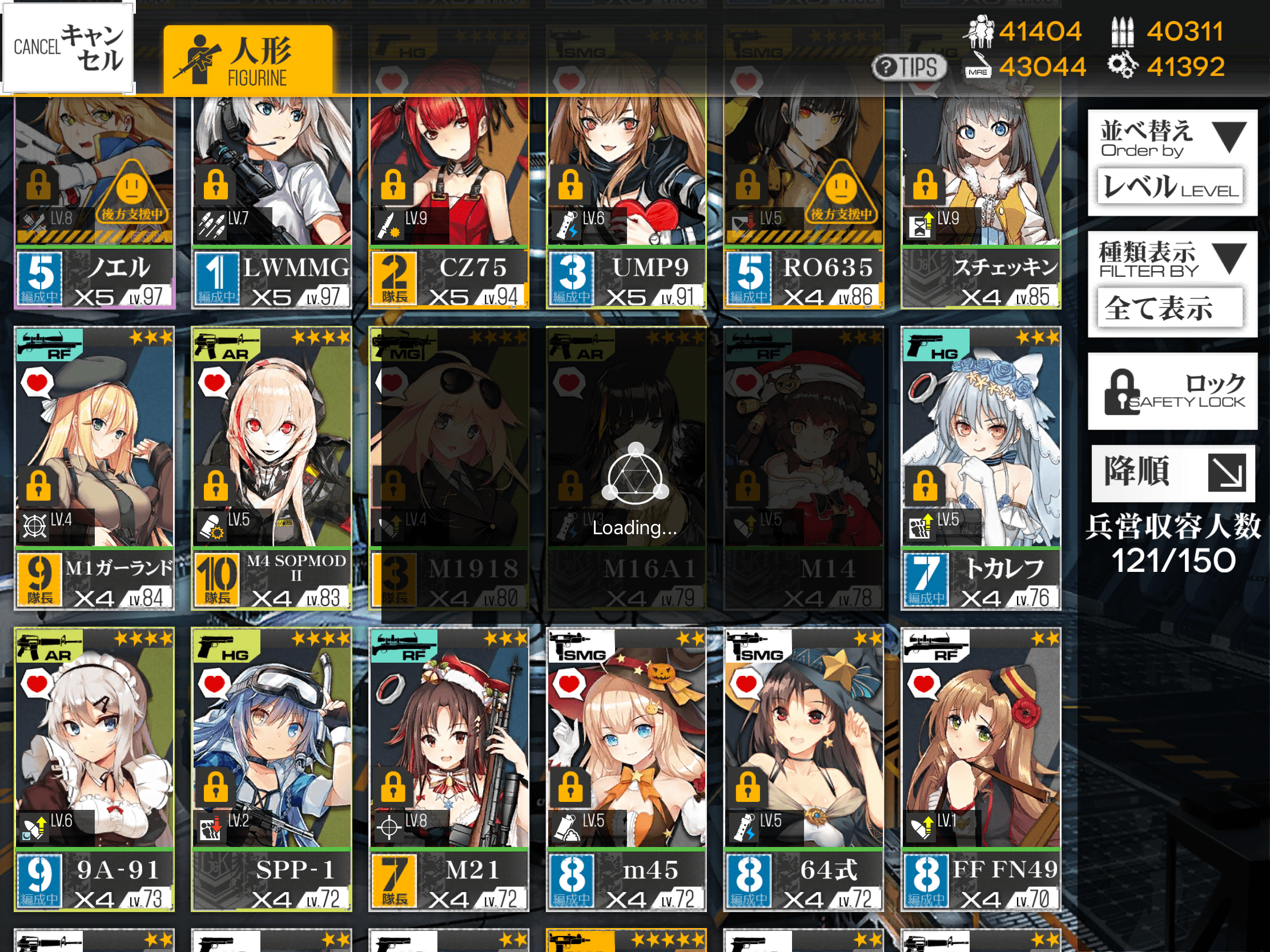Choose the CZ75 doll card
The height and width of the screenshot is (952, 1270).
click(448, 201)
